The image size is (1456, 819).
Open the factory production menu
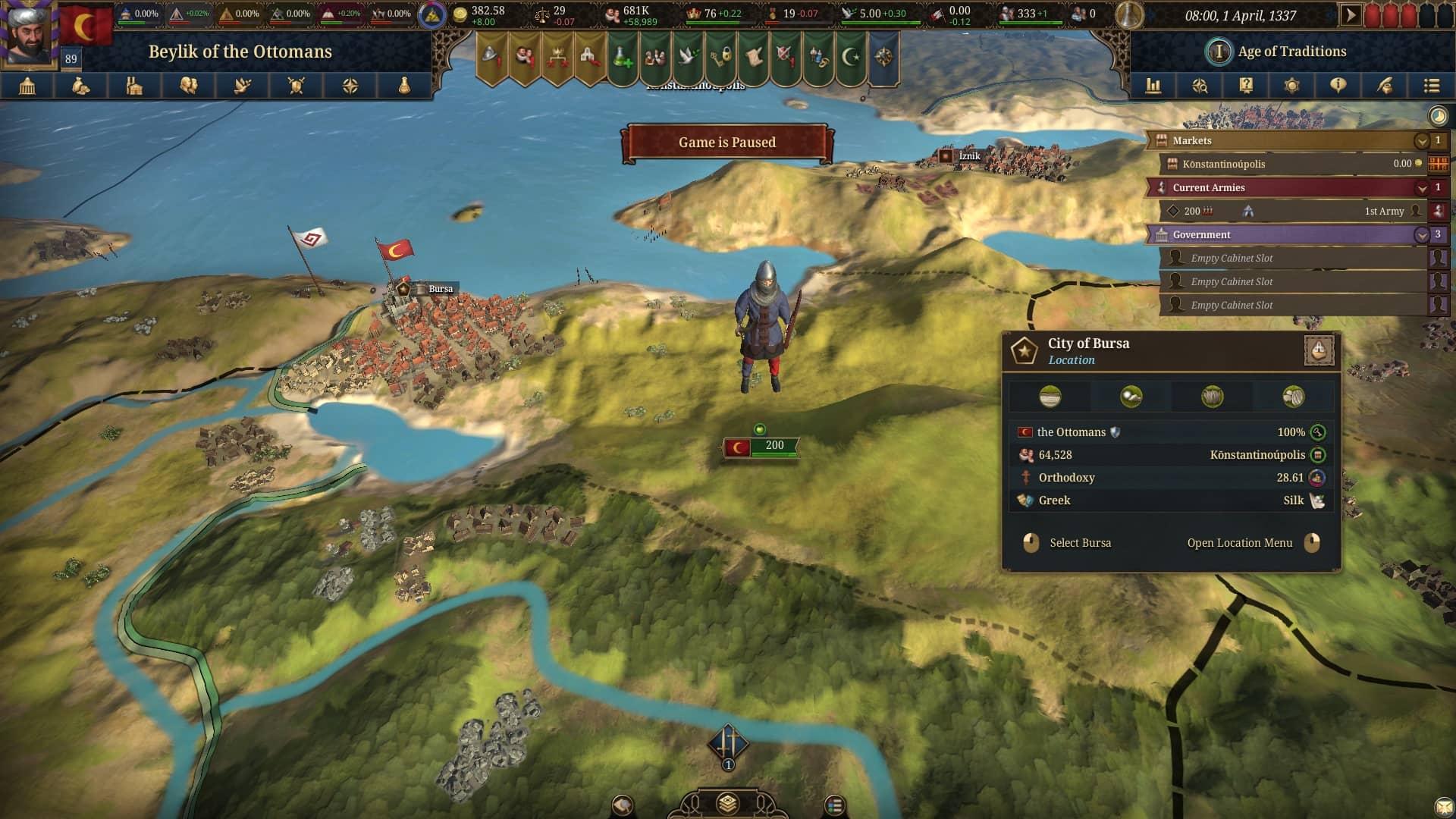click(x=135, y=86)
